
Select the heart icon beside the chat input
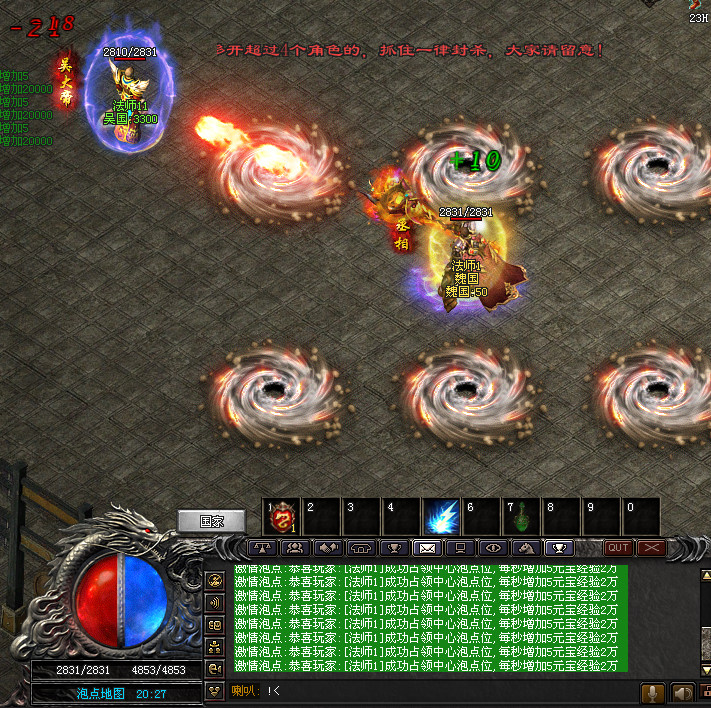coord(215,691)
